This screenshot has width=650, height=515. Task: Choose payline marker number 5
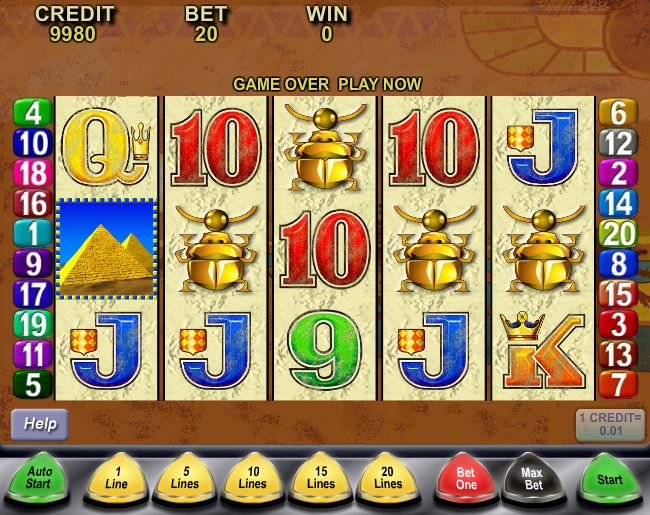coord(32,383)
